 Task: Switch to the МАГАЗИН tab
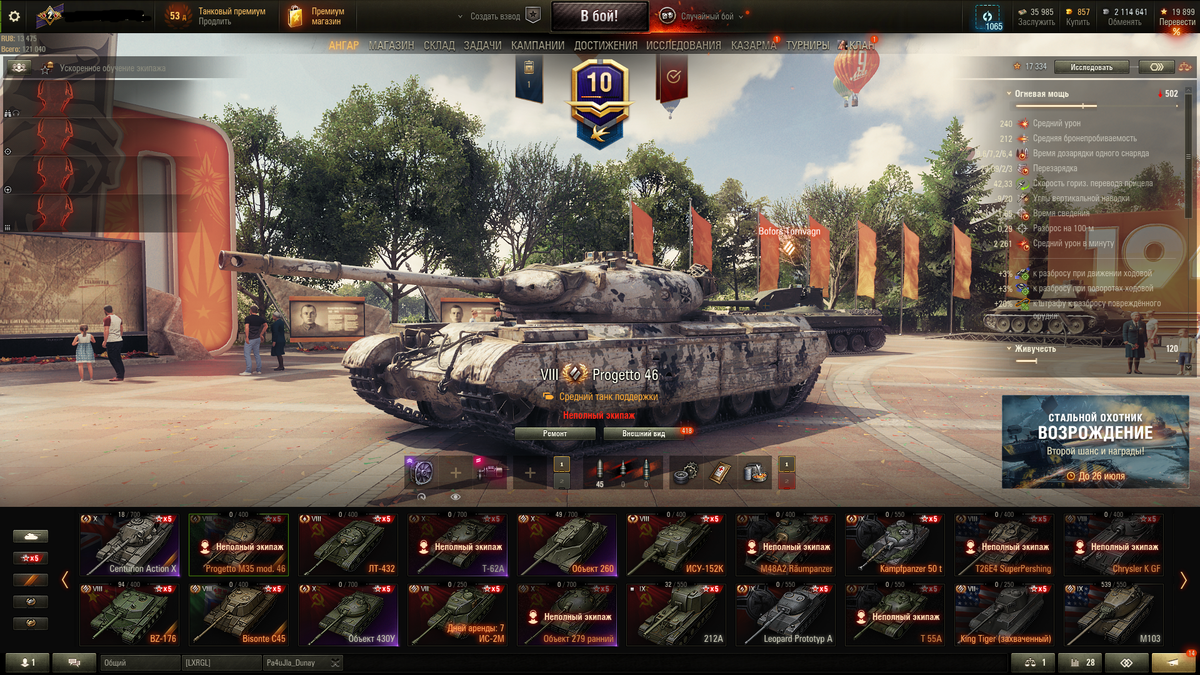tap(391, 45)
